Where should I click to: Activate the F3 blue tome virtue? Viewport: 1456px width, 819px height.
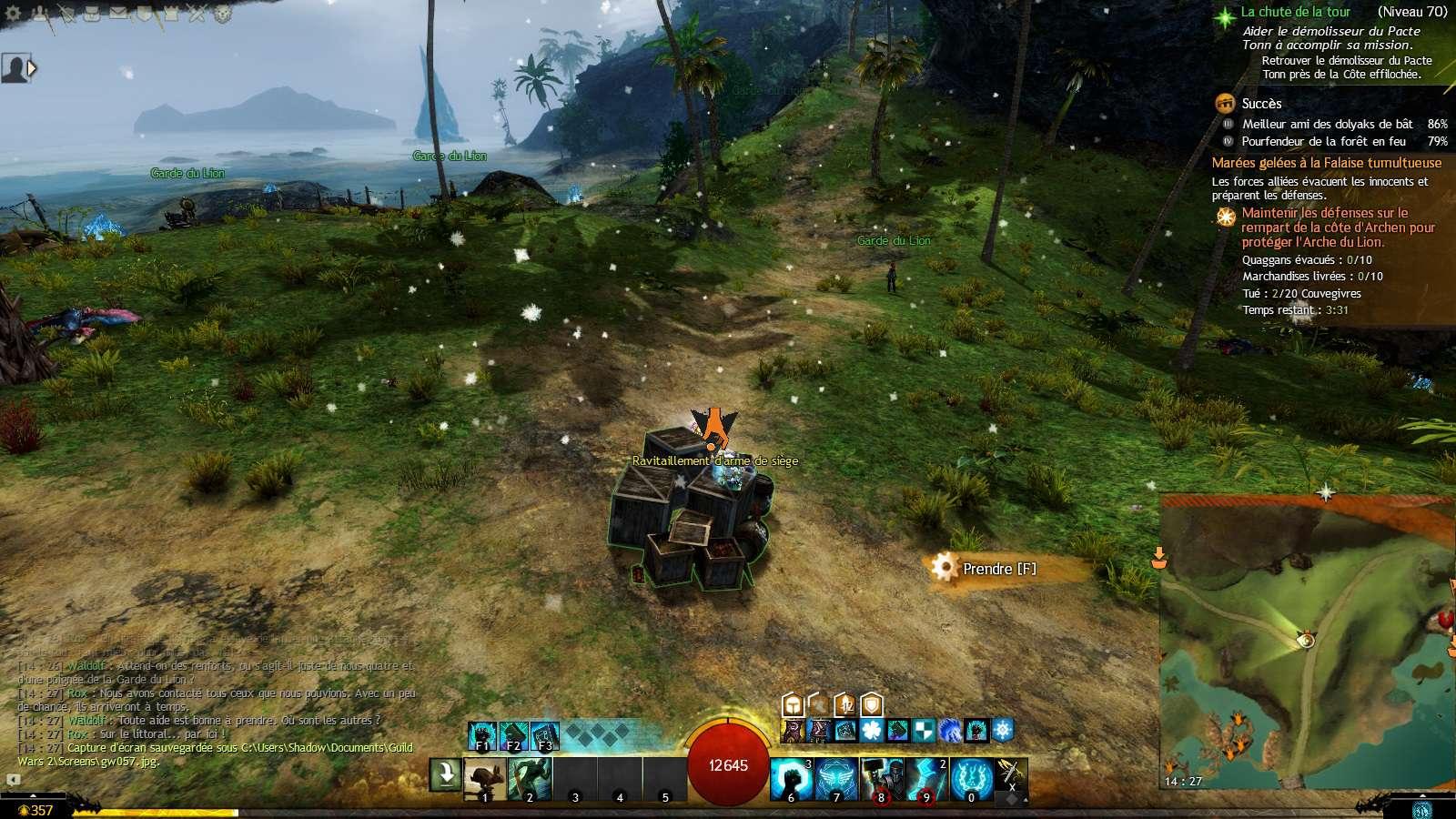544,736
